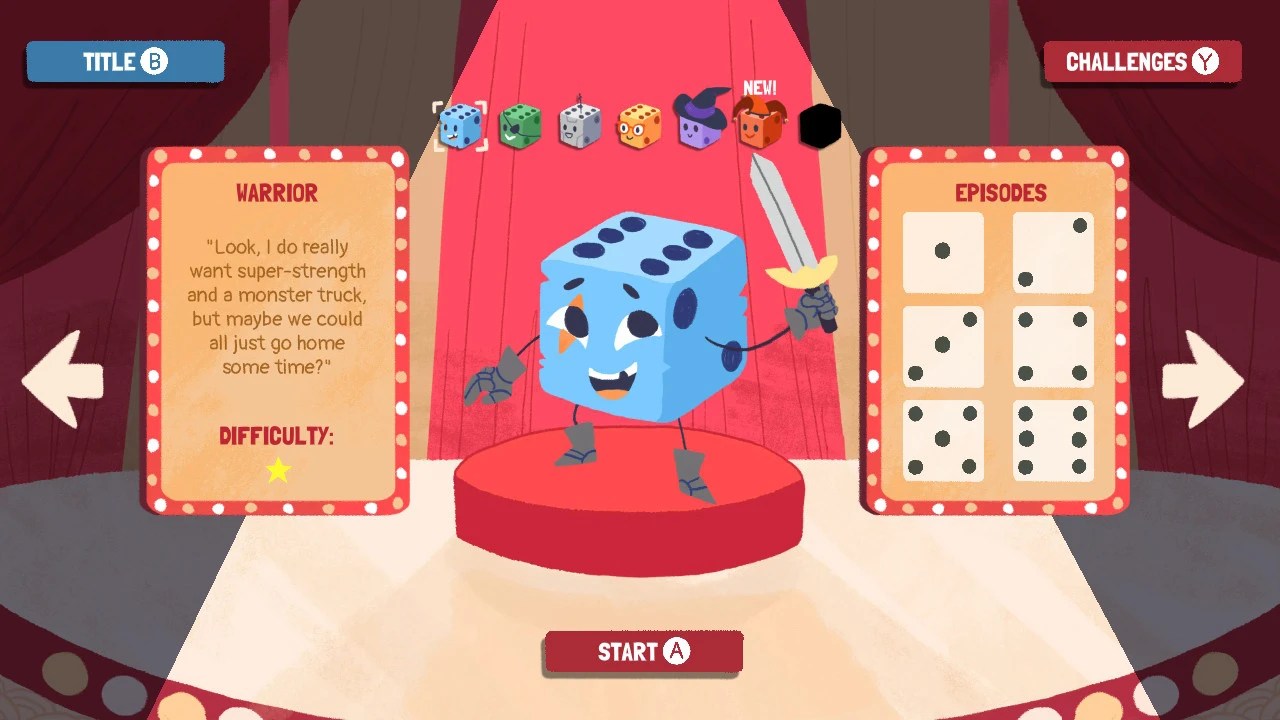Open the one-pip episode tile
The image size is (1280, 720).
tap(941, 251)
